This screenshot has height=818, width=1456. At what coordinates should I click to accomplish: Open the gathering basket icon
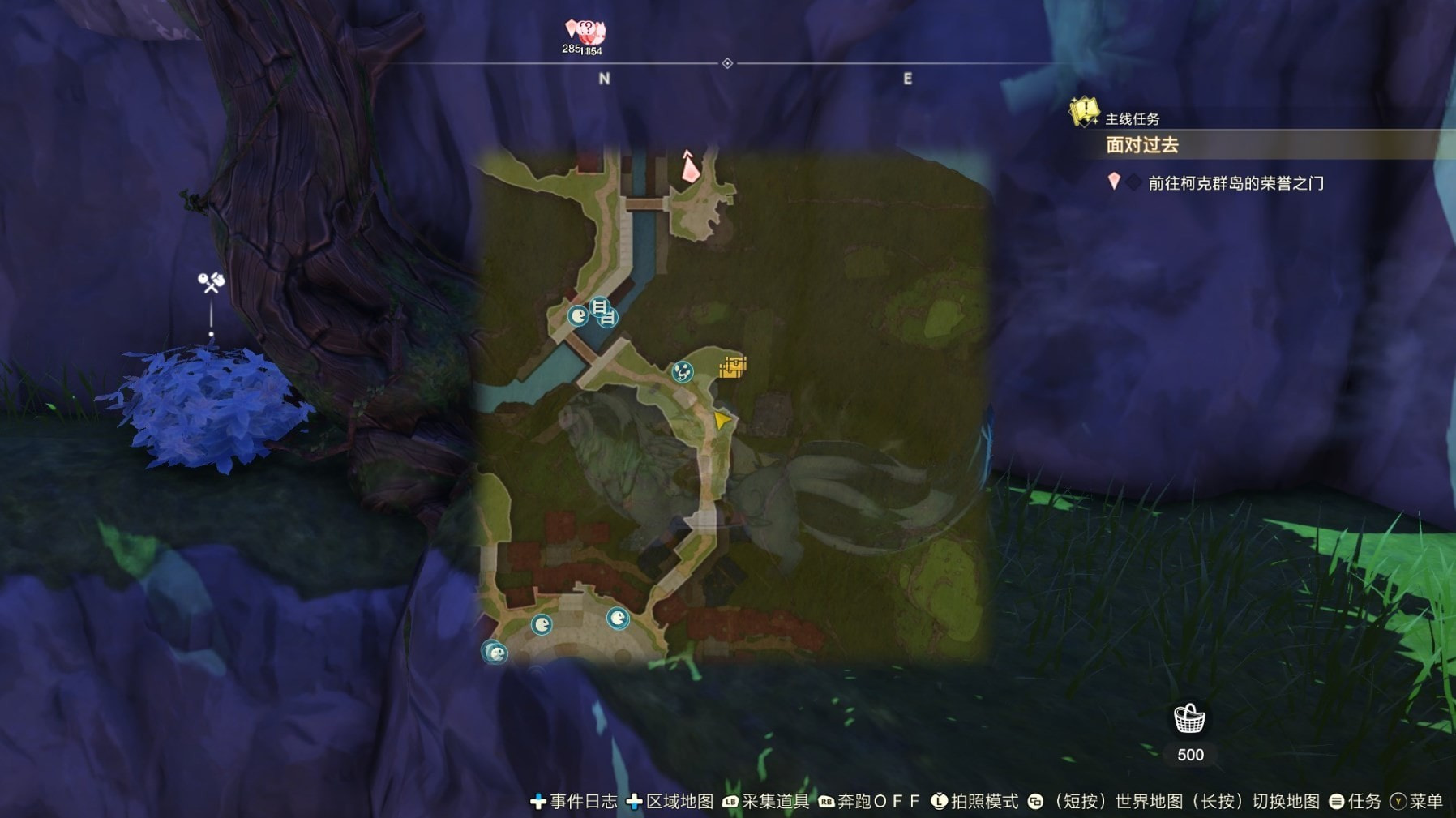pyautogui.click(x=1189, y=719)
